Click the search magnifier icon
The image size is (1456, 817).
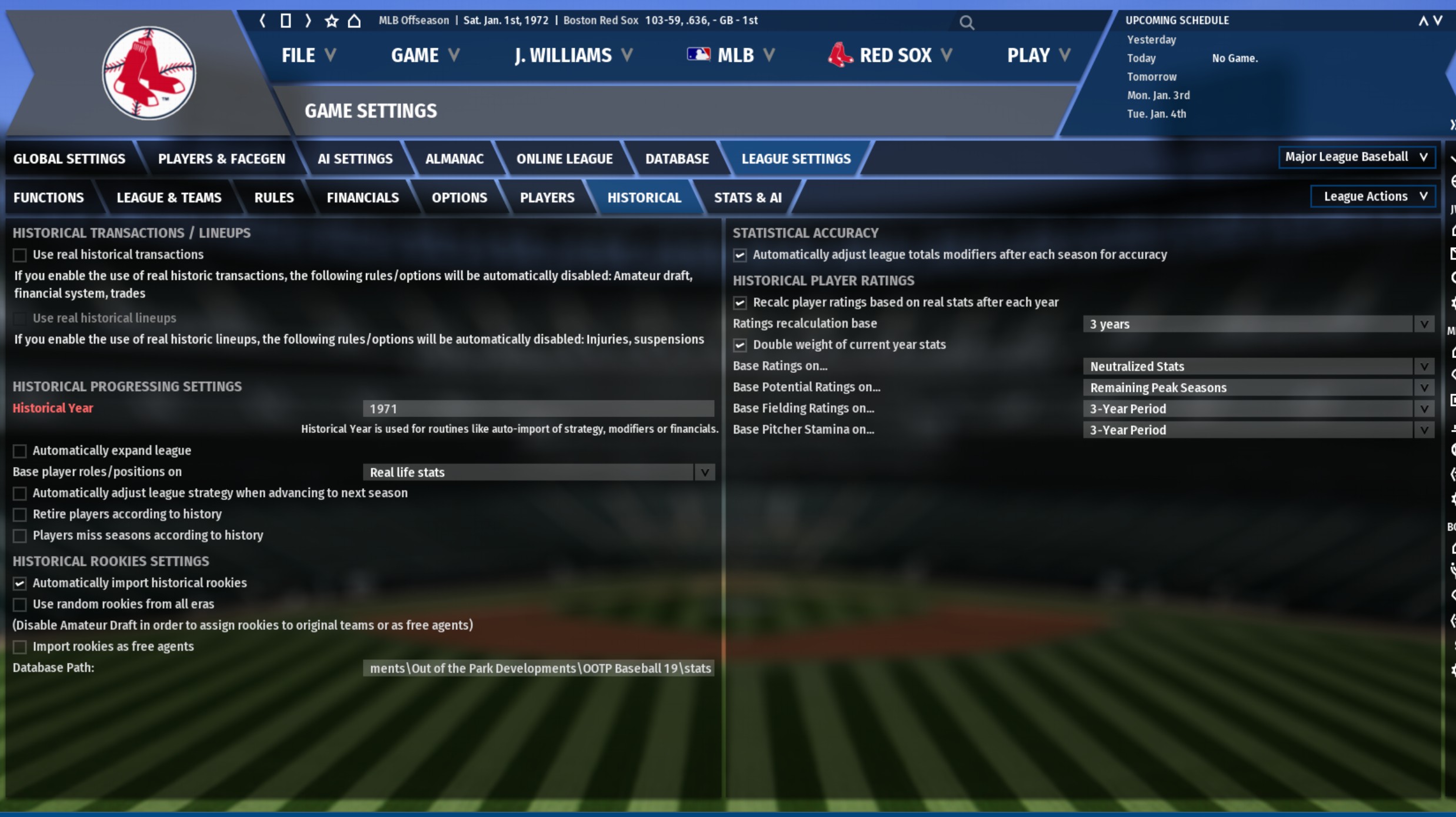pyautogui.click(x=966, y=23)
